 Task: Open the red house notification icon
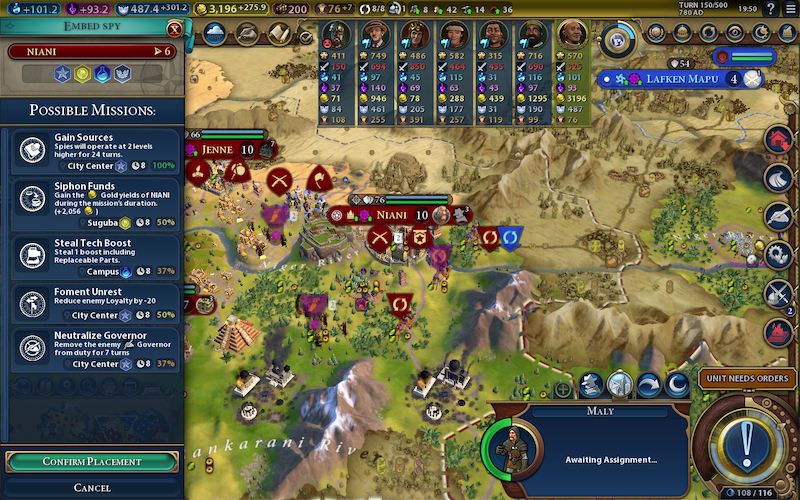click(779, 140)
